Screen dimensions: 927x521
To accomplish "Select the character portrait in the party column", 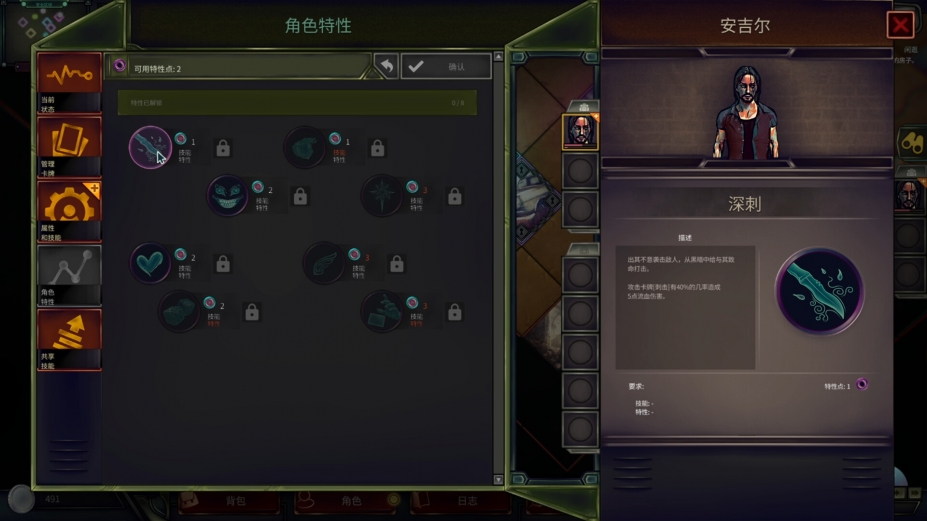I will [x=580, y=132].
